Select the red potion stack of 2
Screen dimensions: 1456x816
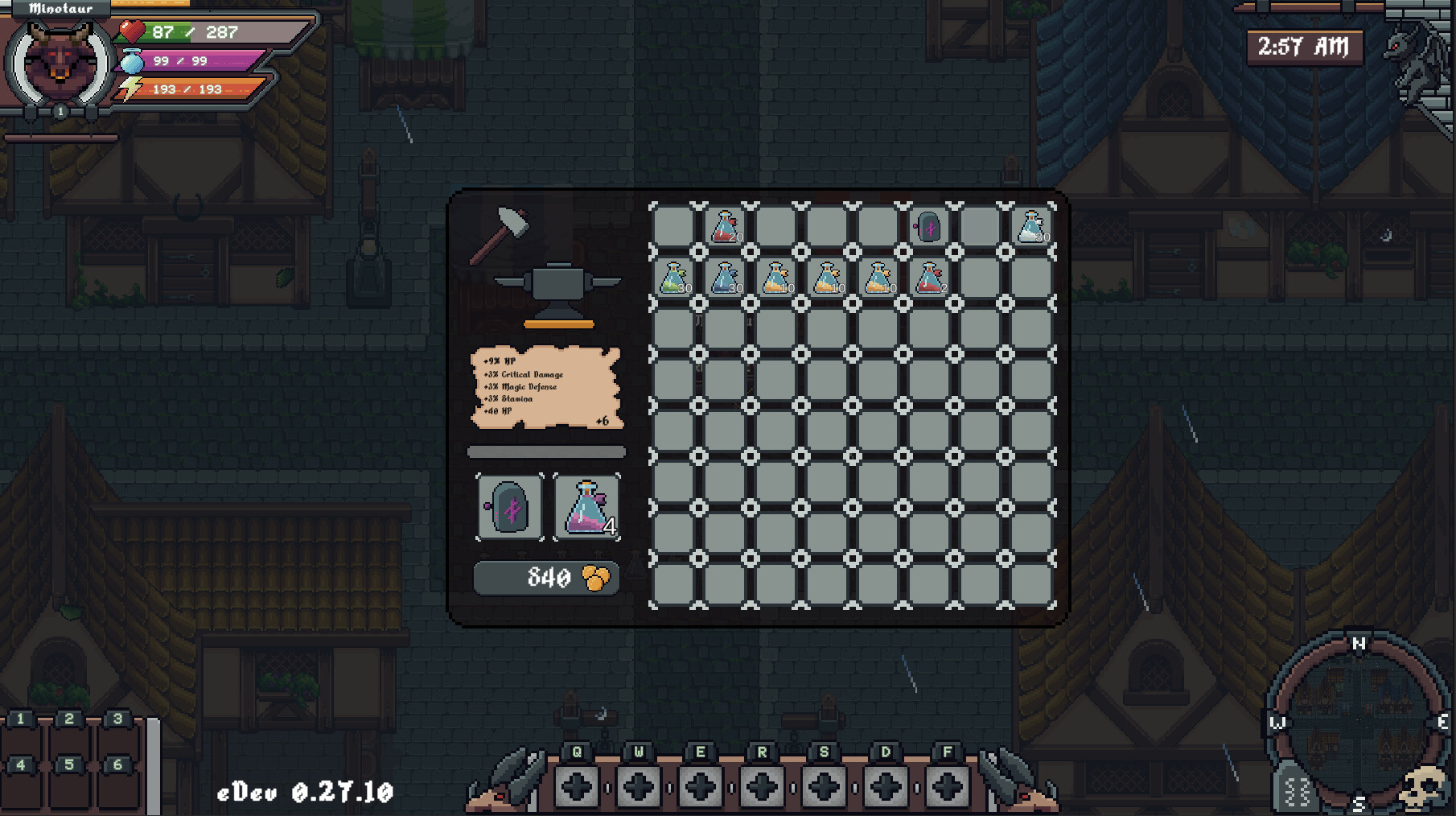929,278
